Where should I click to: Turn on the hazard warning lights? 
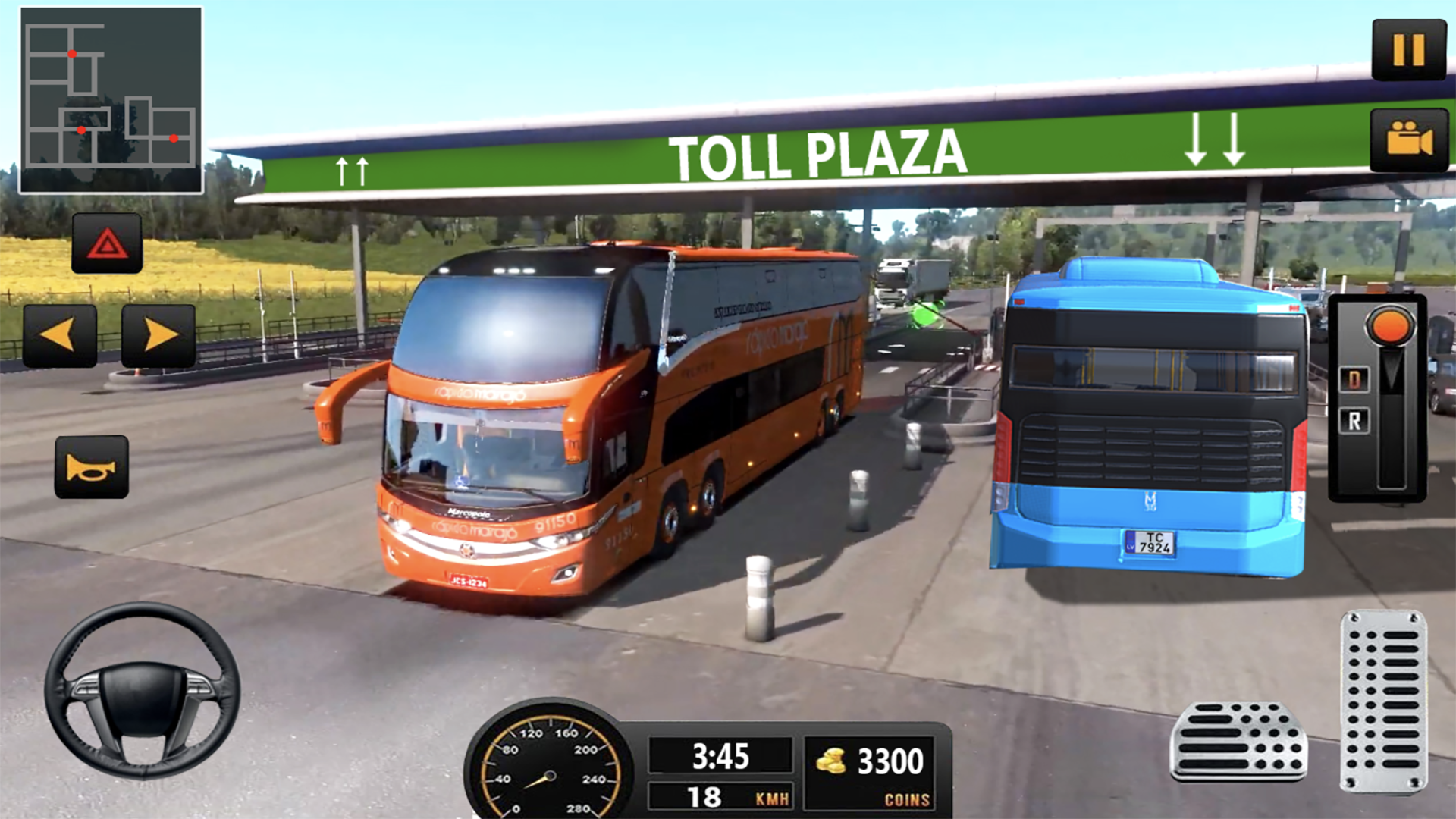(x=107, y=243)
